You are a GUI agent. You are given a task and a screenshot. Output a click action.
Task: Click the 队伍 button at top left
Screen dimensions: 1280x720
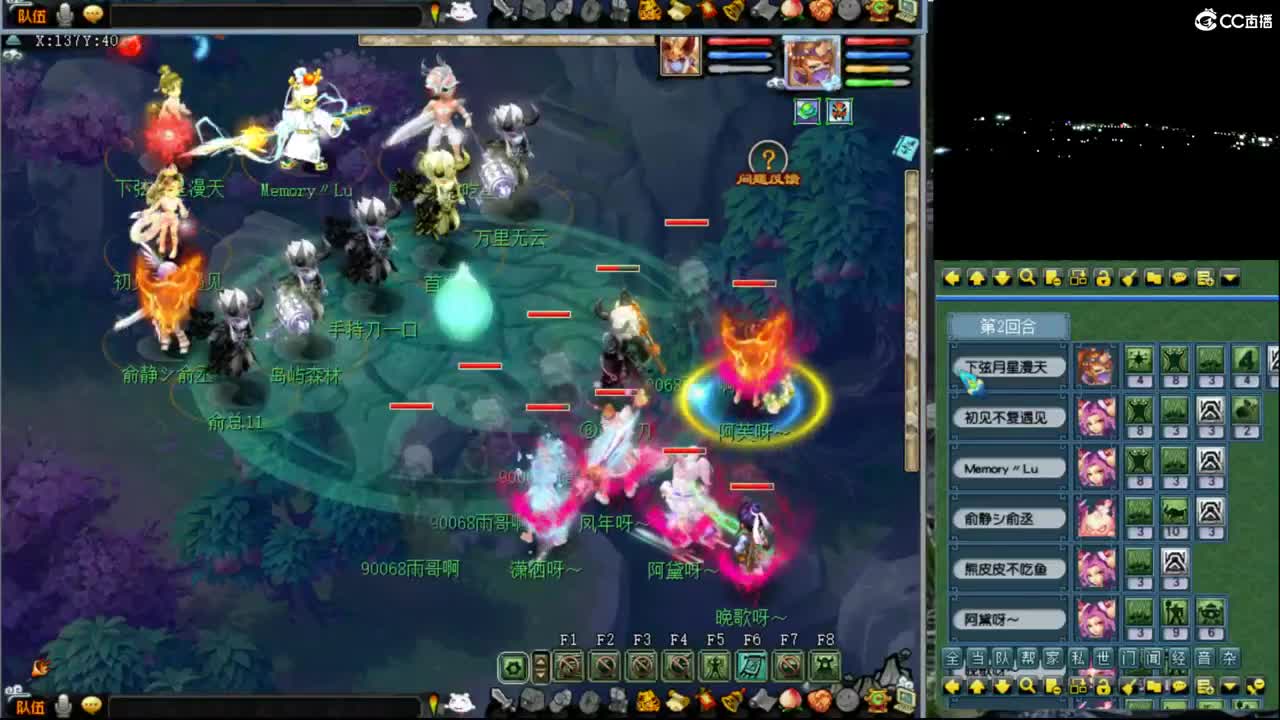(x=32, y=14)
